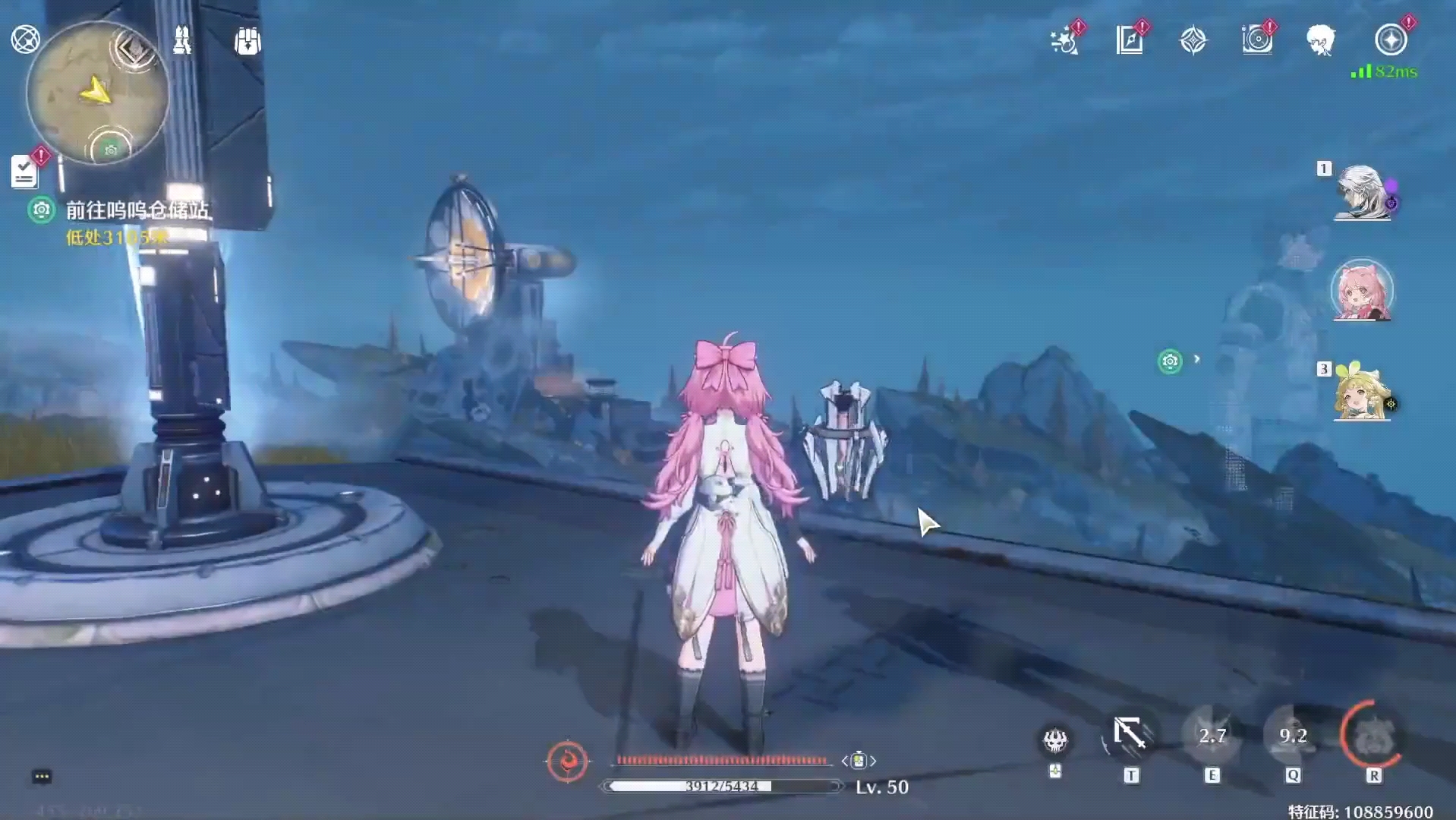Image resolution: width=1456 pixels, height=820 pixels.
Task: Open the compass guidebook icon
Action: 1130,40
